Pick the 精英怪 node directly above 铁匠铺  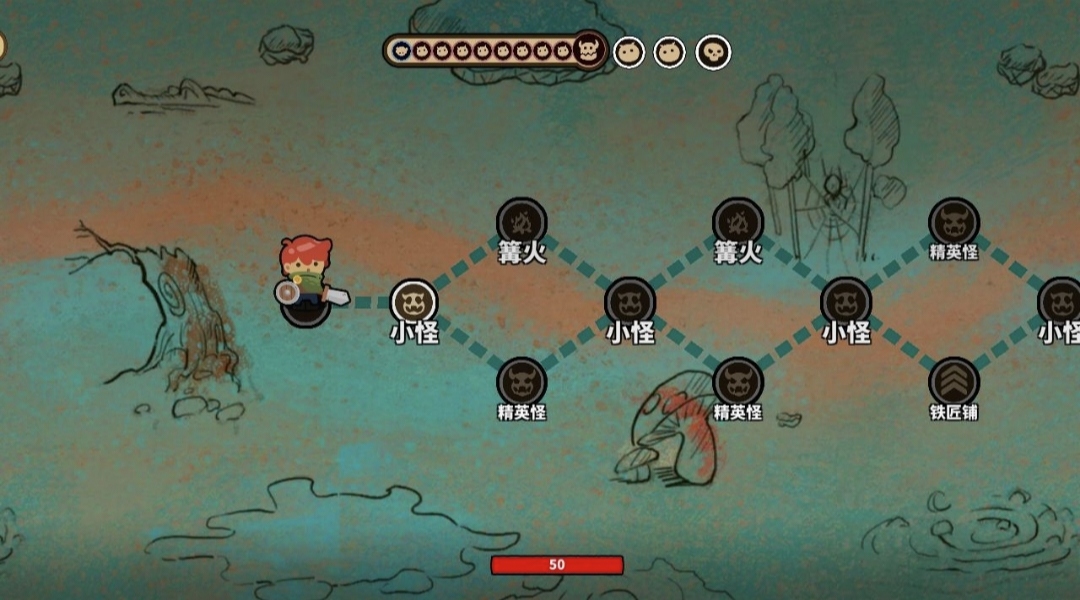point(953,222)
